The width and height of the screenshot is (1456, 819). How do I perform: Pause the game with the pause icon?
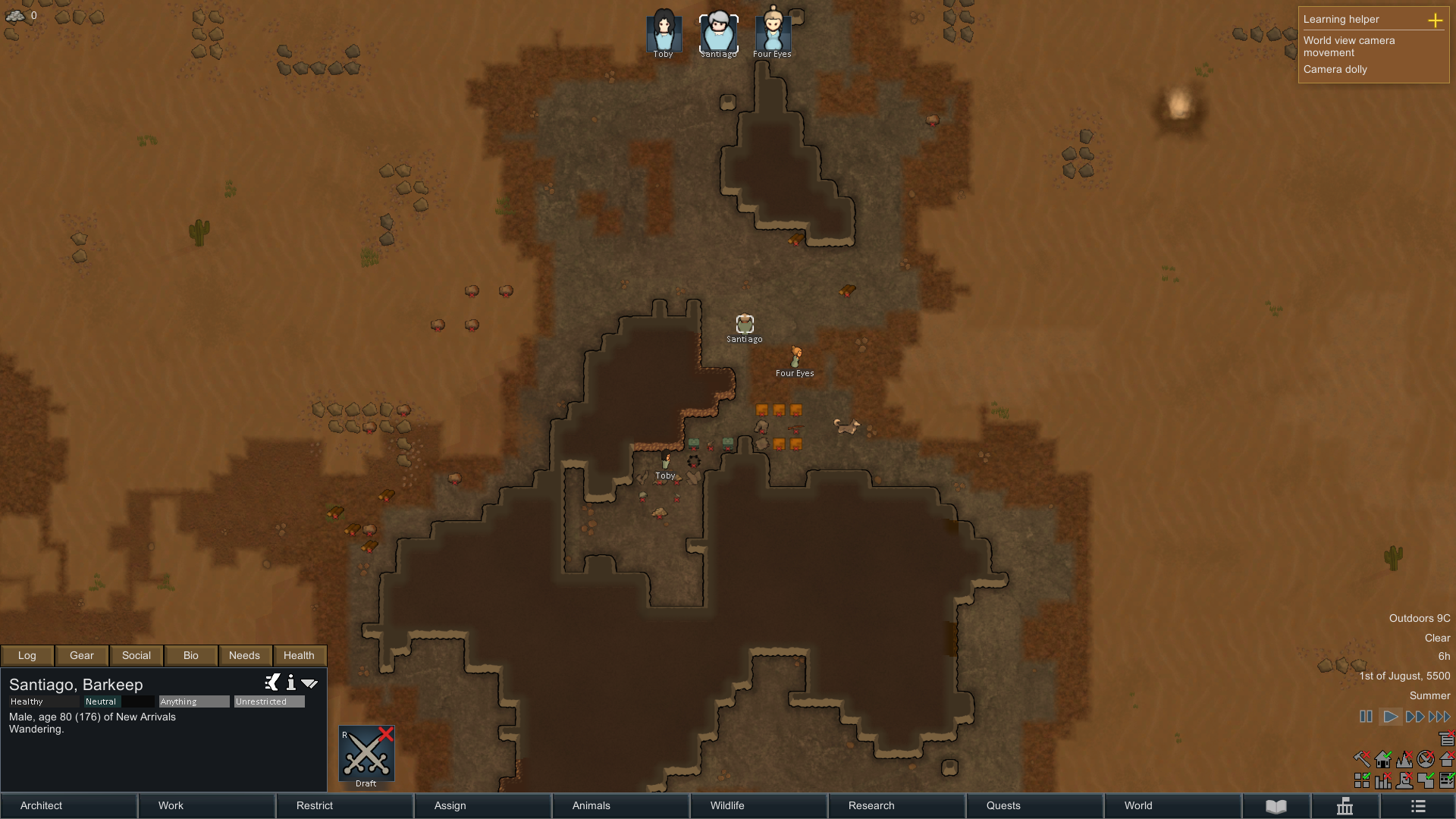[1366, 716]
